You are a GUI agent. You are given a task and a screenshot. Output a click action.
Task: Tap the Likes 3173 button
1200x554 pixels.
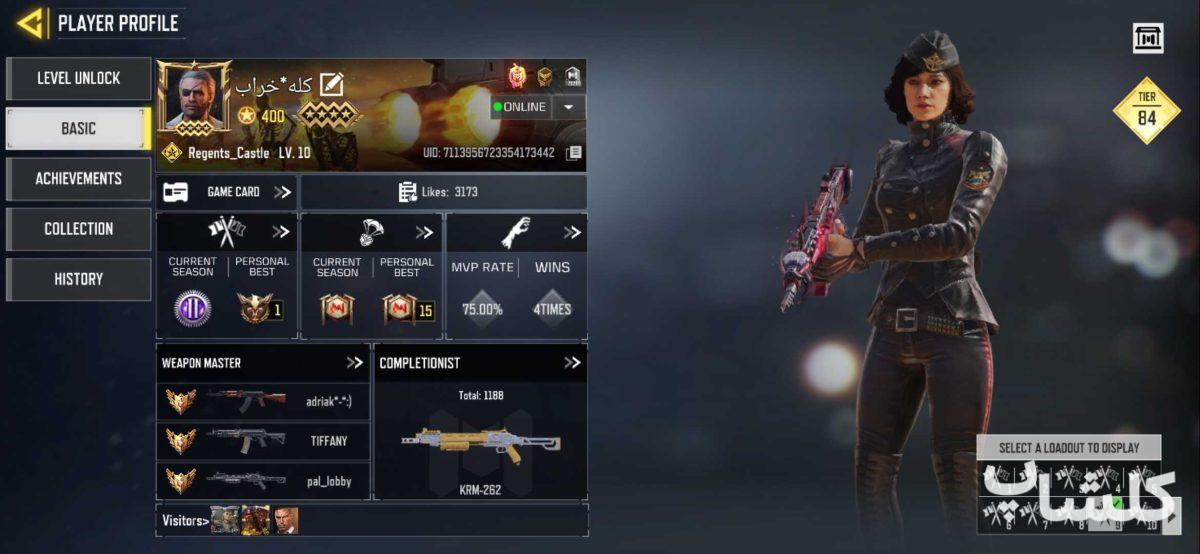pyautogui.click(x=443, y=192)
